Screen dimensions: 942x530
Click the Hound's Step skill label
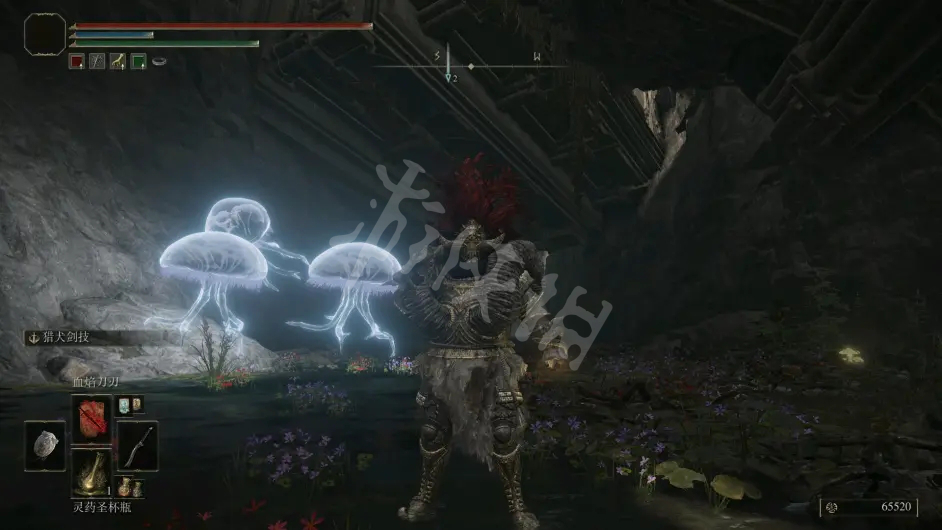coord(70,338)
